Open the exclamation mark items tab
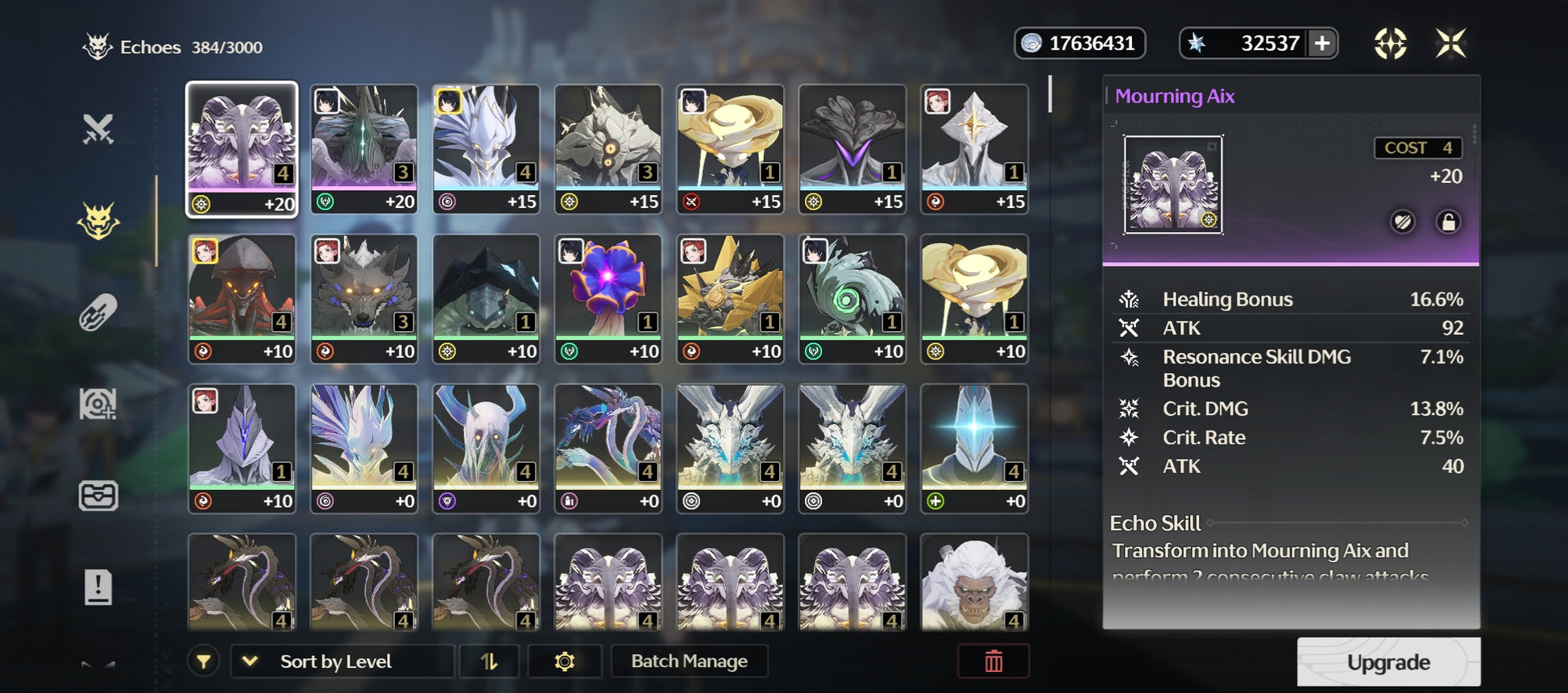Image resolution: width=1568 pixels, height=693 pixels. tap(98, 587)
